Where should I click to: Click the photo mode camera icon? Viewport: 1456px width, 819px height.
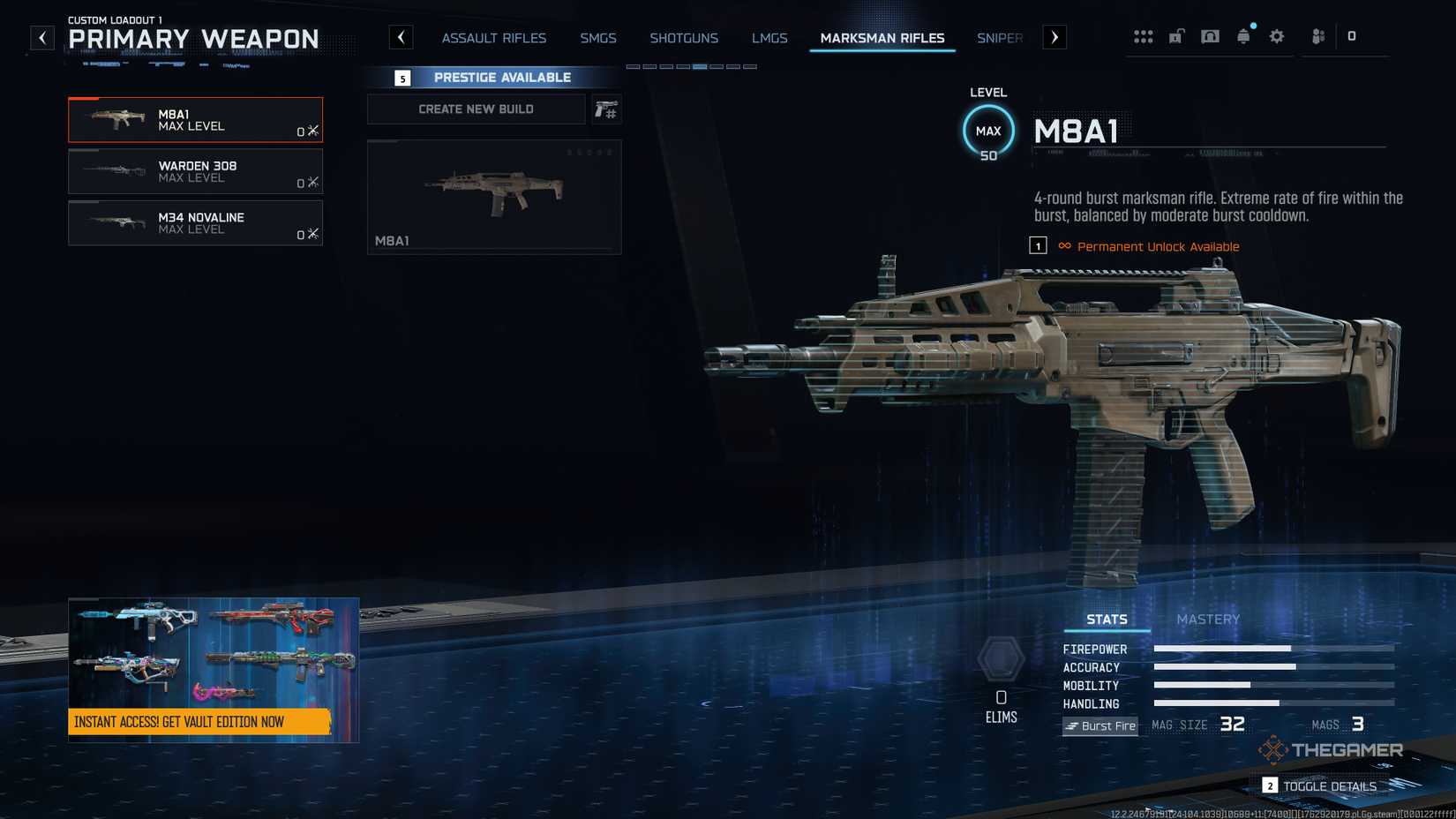pos(1210,36)
